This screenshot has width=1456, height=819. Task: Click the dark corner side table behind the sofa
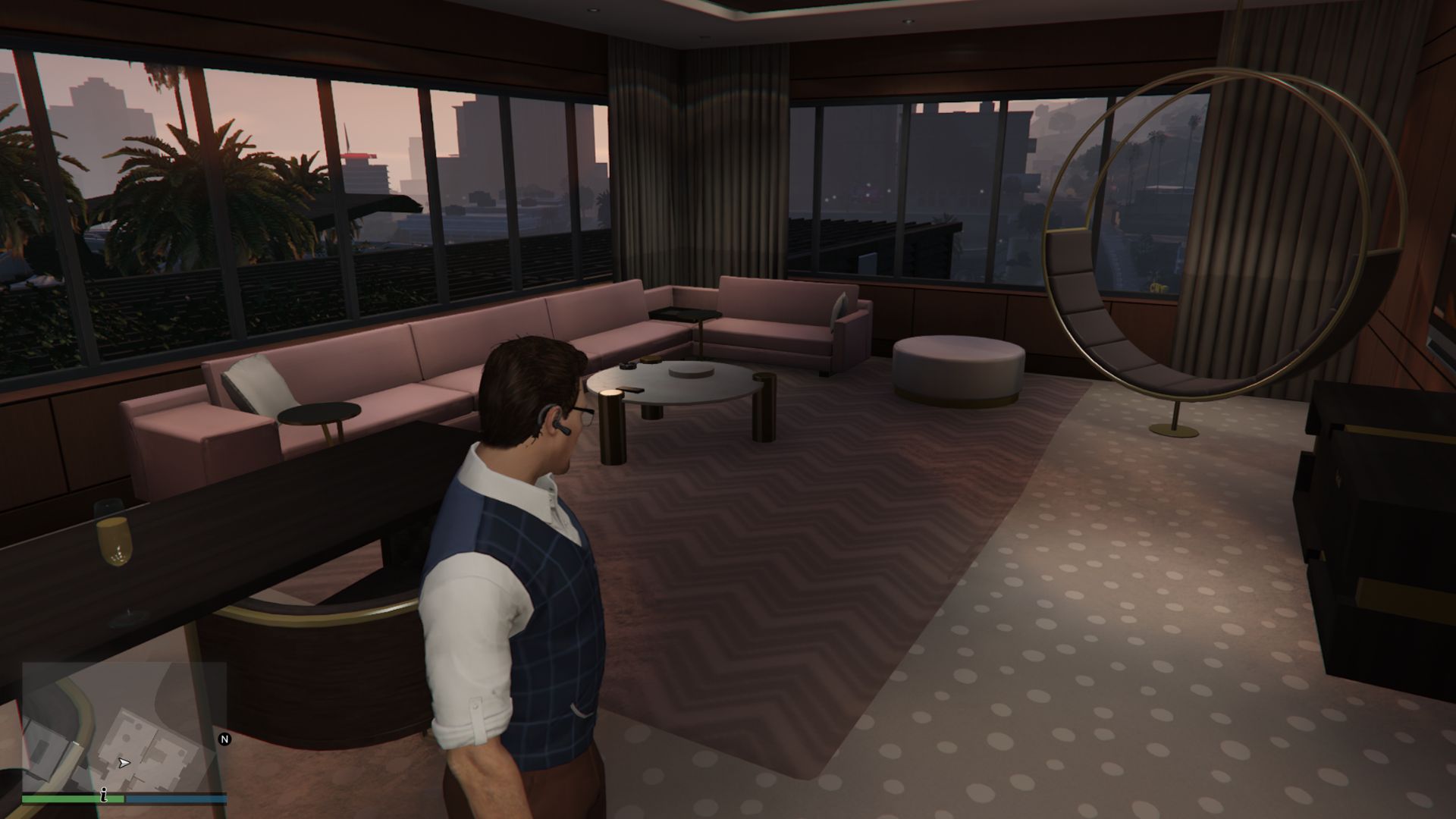pos(682,315)
